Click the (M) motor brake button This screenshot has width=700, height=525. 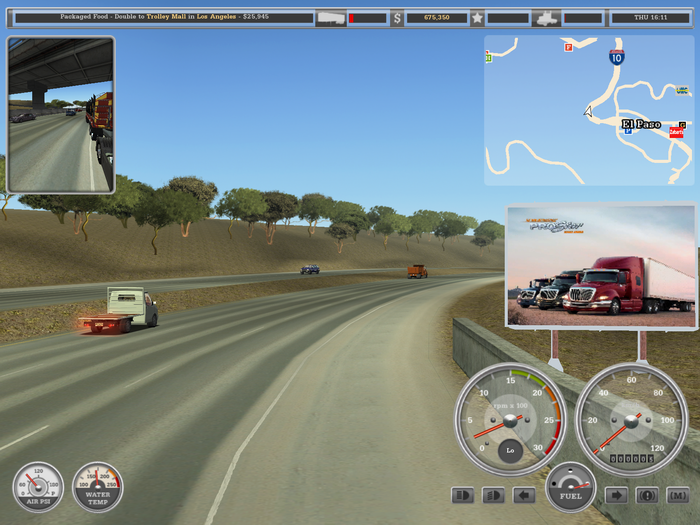678,495
